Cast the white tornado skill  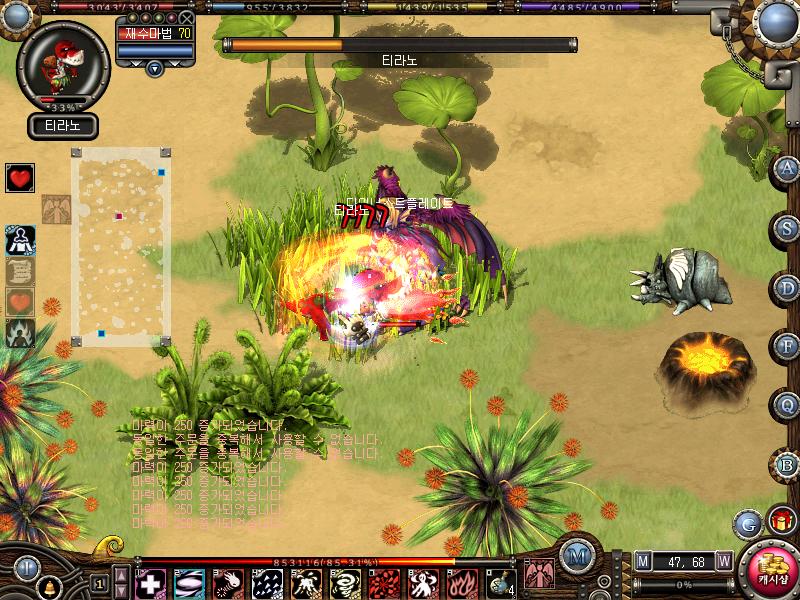pos(345,583)
